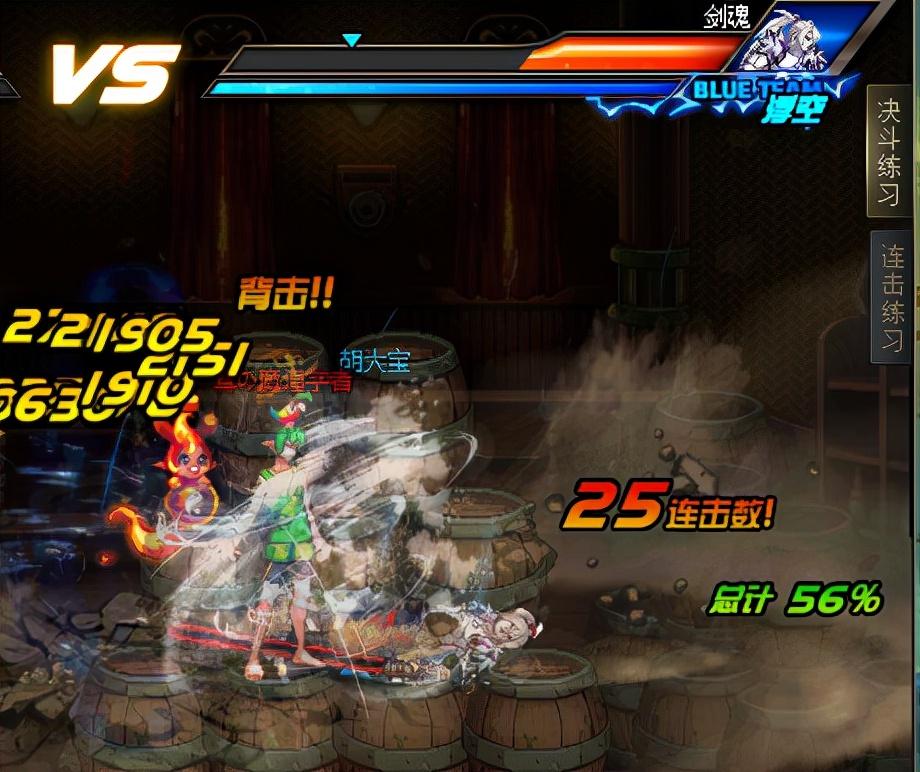Open the 连击练习 tab
This screenshot has width=920, height=772.
[x=891, y=297]
